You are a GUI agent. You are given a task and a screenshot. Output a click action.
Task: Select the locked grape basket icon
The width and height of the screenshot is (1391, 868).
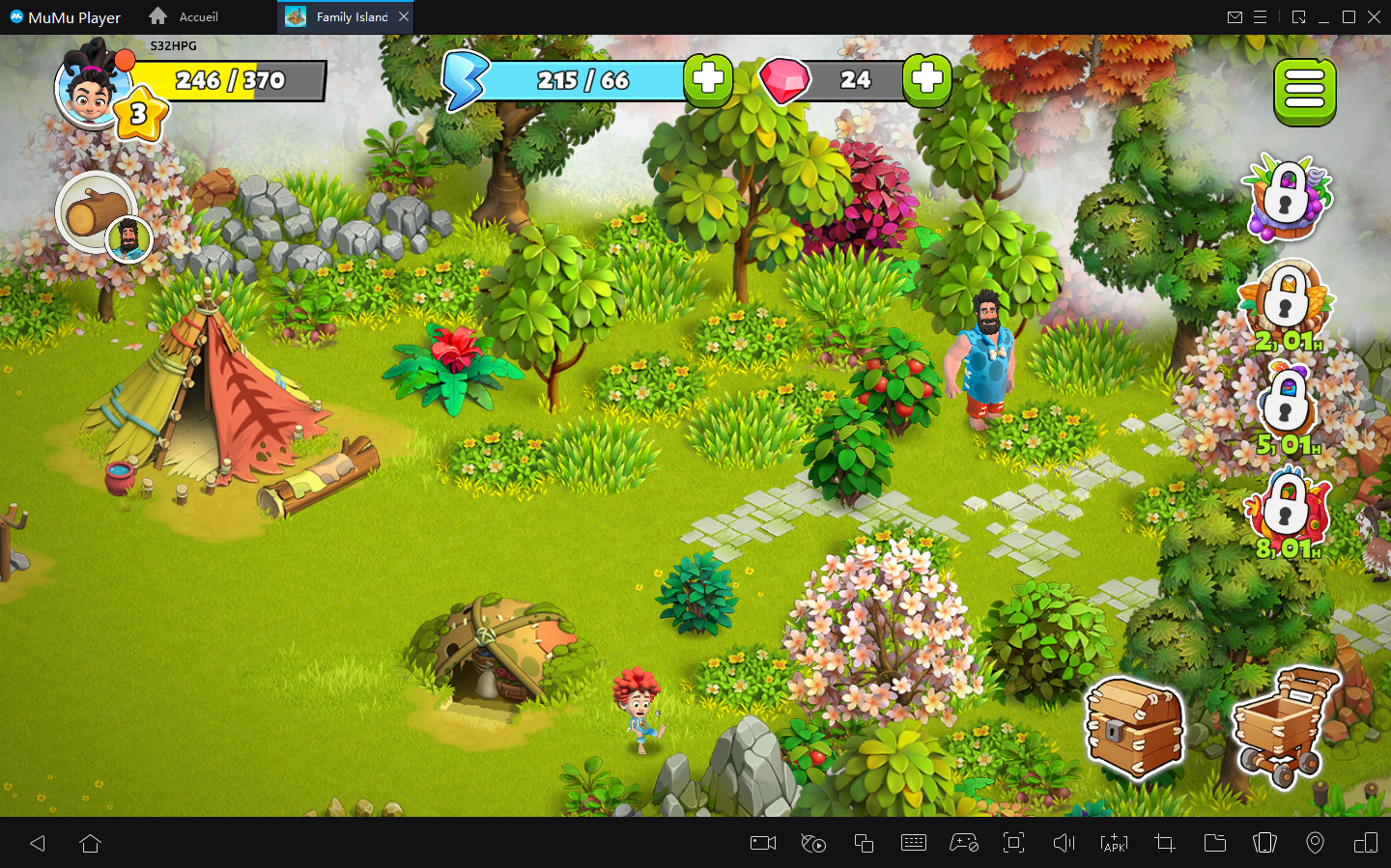click(1289, 198)
